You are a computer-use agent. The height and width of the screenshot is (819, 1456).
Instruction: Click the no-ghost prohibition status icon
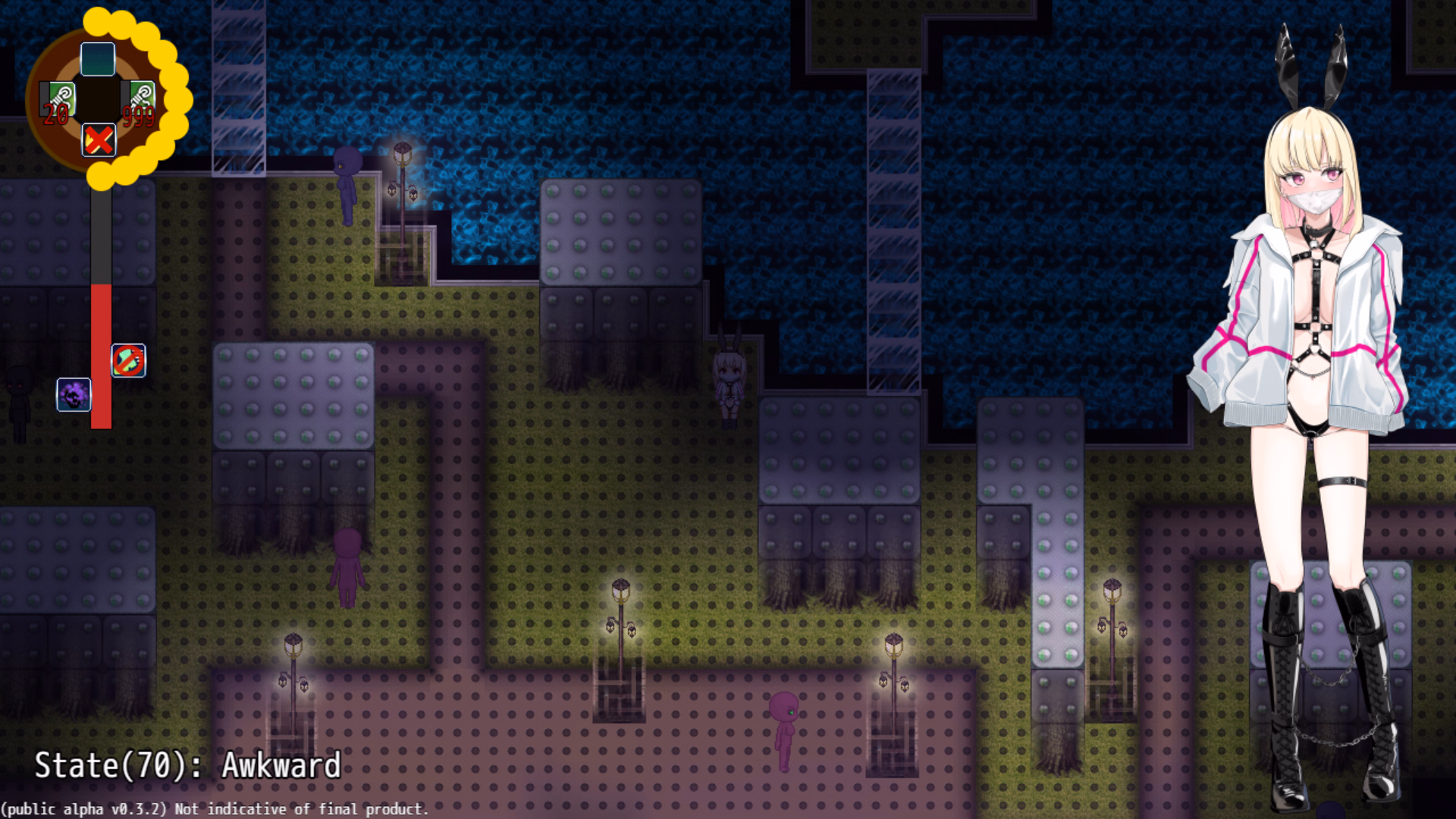pyautogui.click(x=129, y=362)
